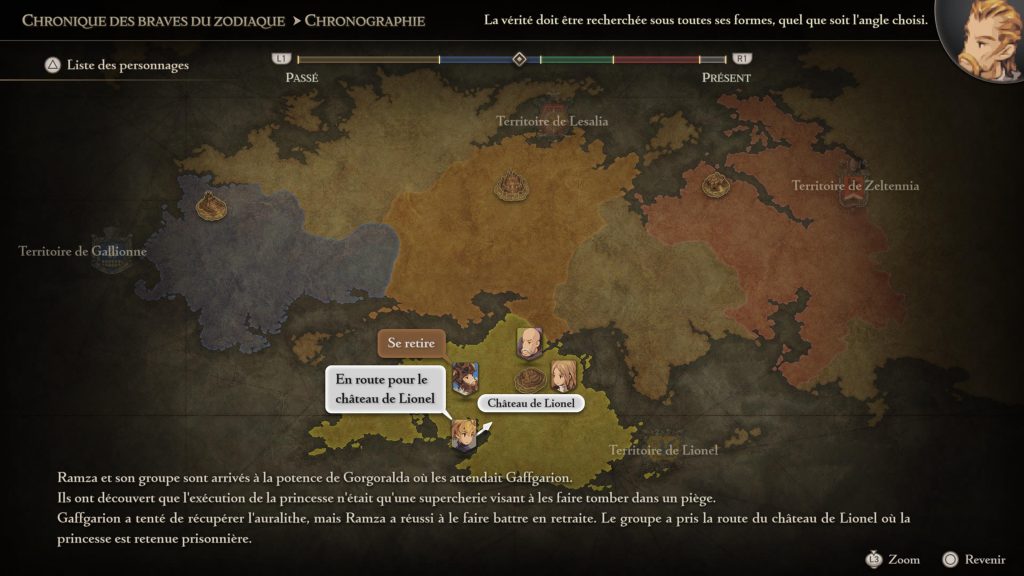1024x576 pixels.
Task: Open the Liste des personnages
Action: click(116, 66)
